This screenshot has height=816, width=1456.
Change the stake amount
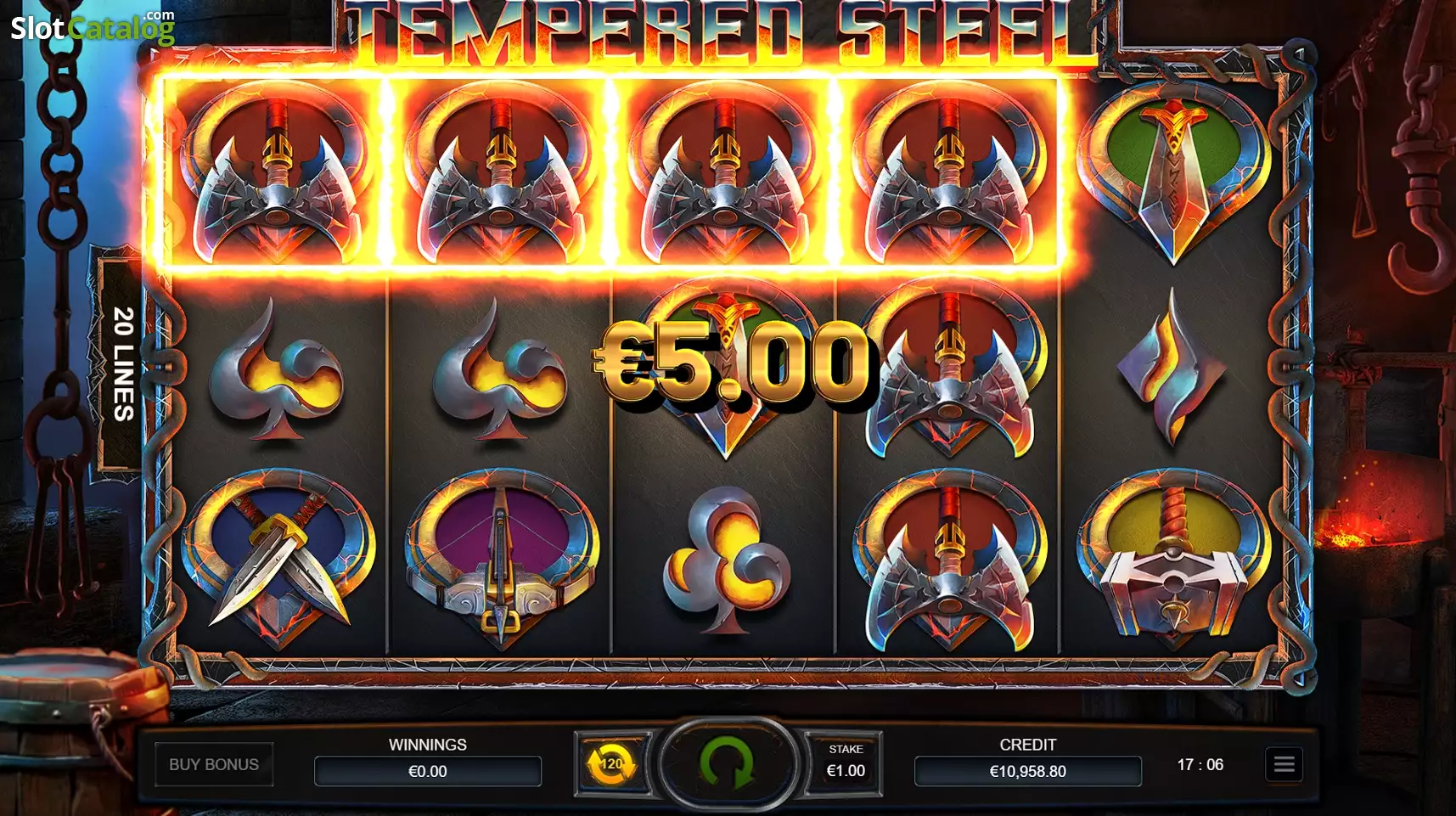coord(845,763)
